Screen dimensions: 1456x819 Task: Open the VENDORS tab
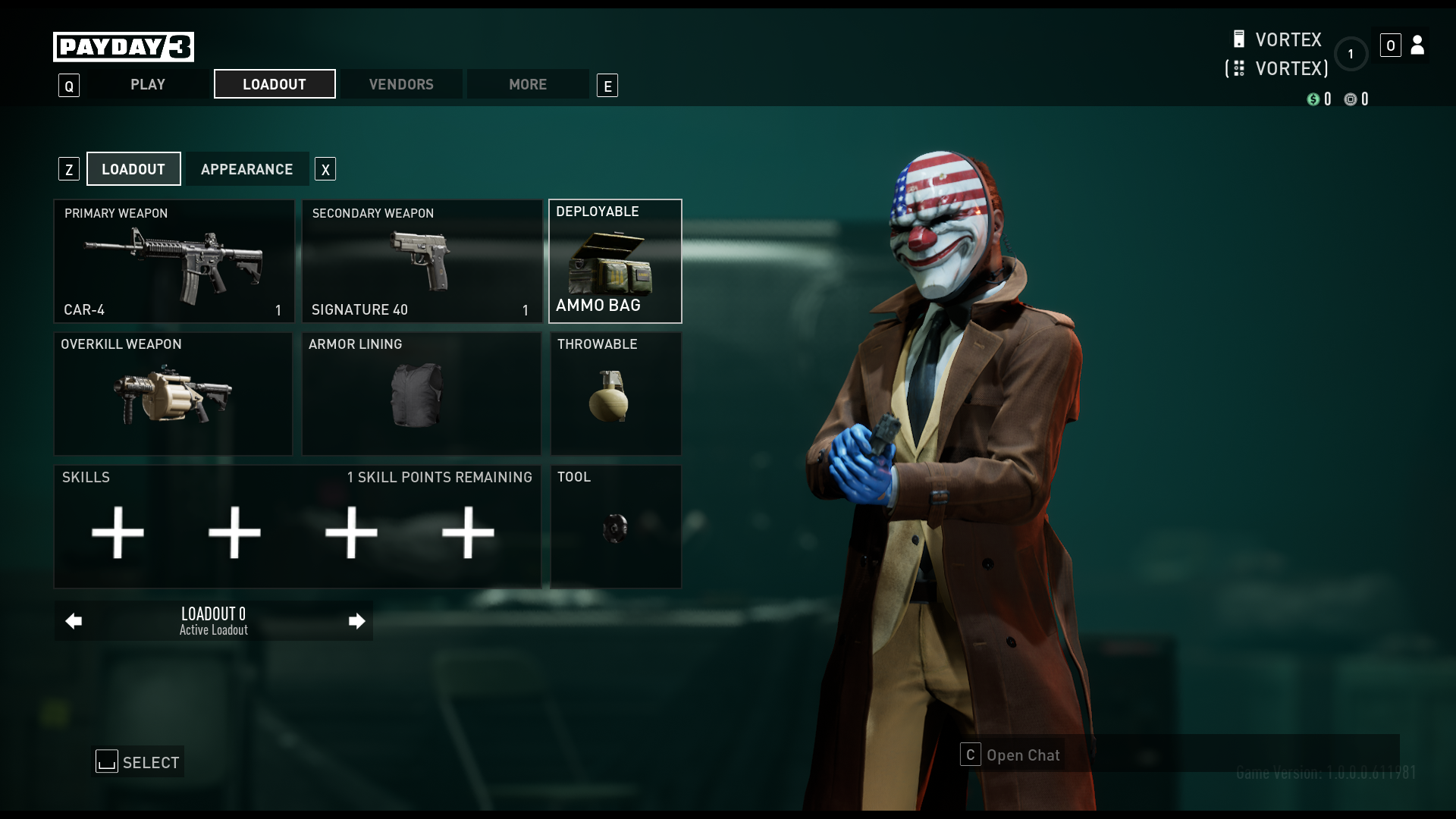[400, 84]
